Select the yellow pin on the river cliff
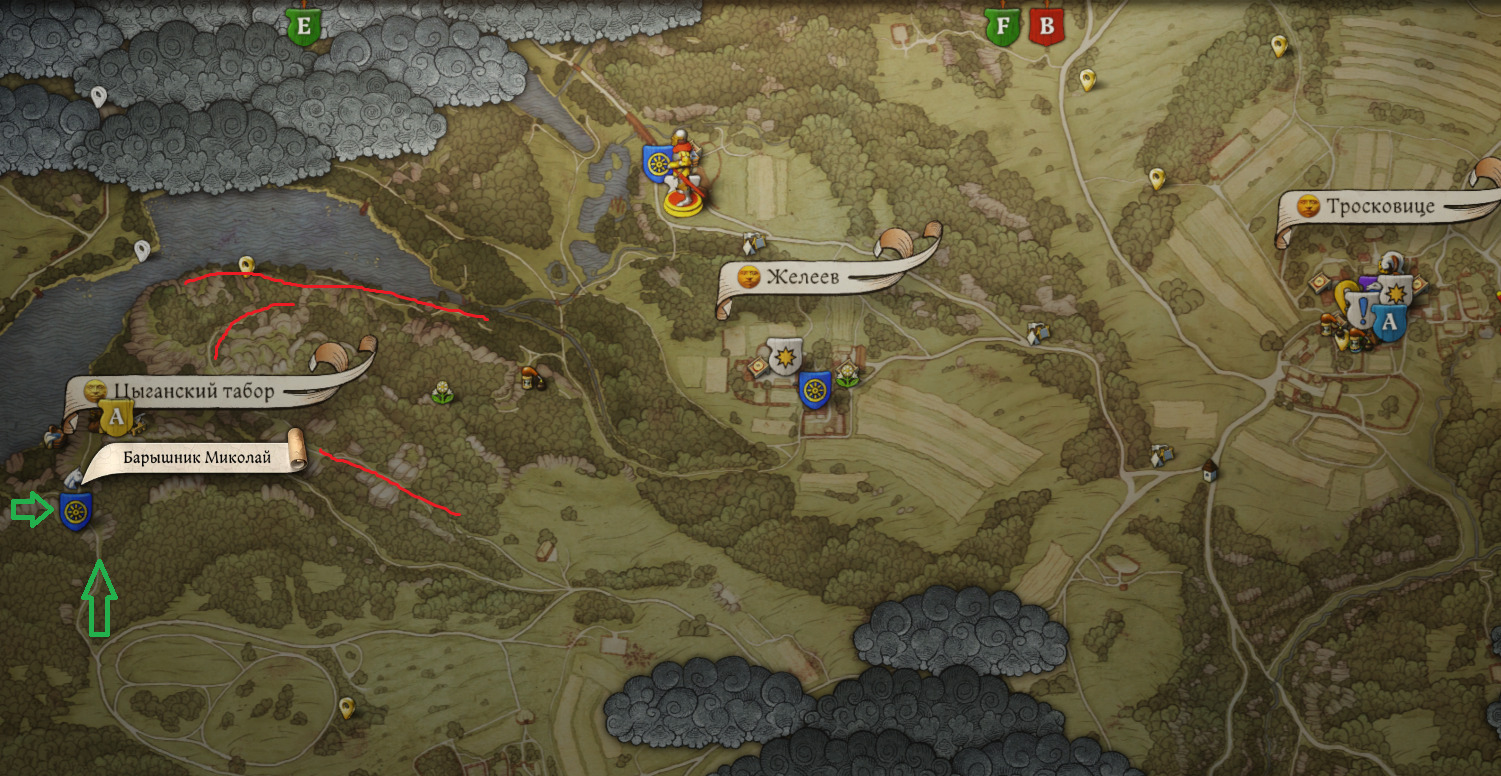 (x=246, y=264)
